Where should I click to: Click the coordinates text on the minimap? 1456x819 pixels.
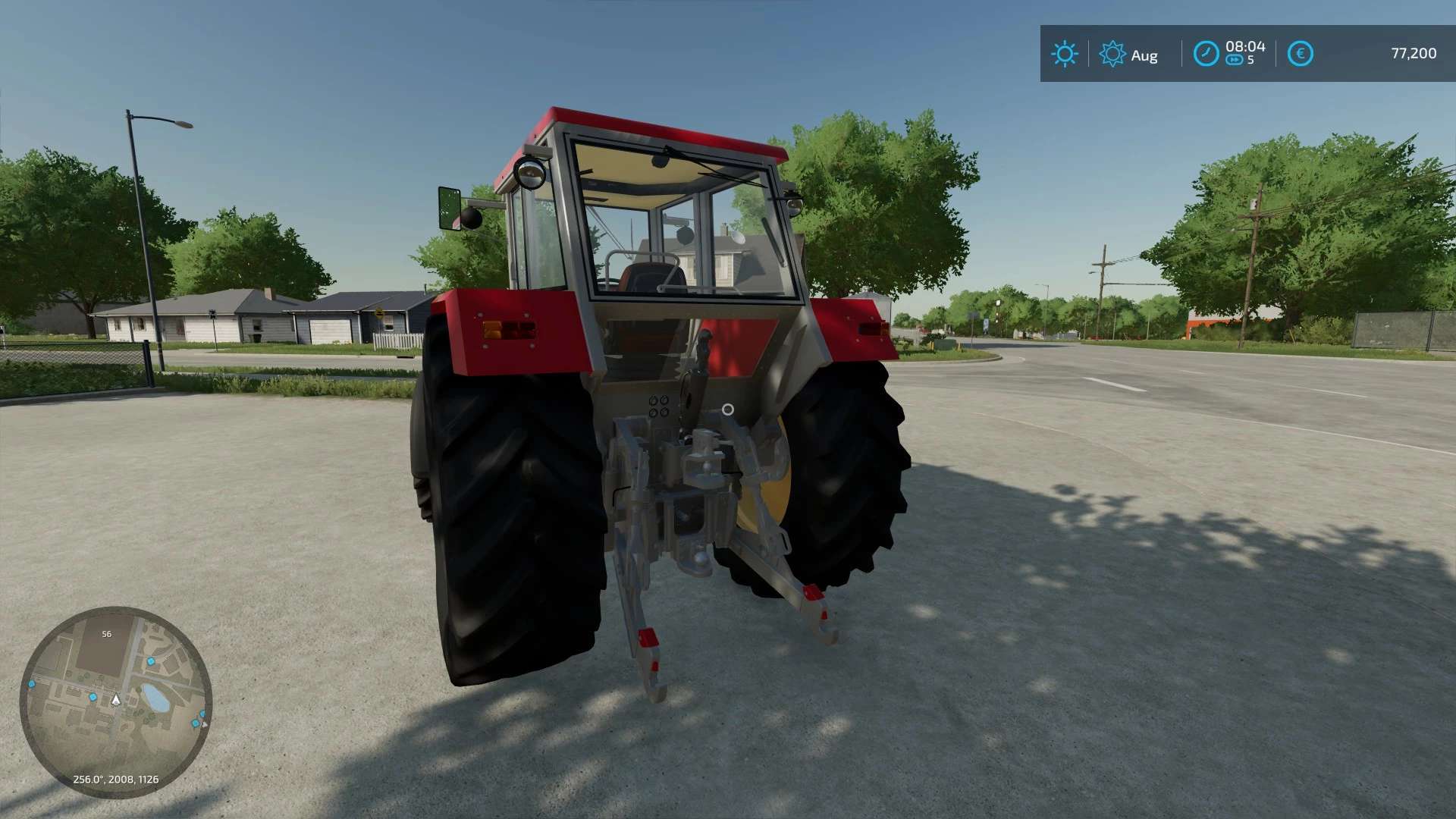coord(116,778)
